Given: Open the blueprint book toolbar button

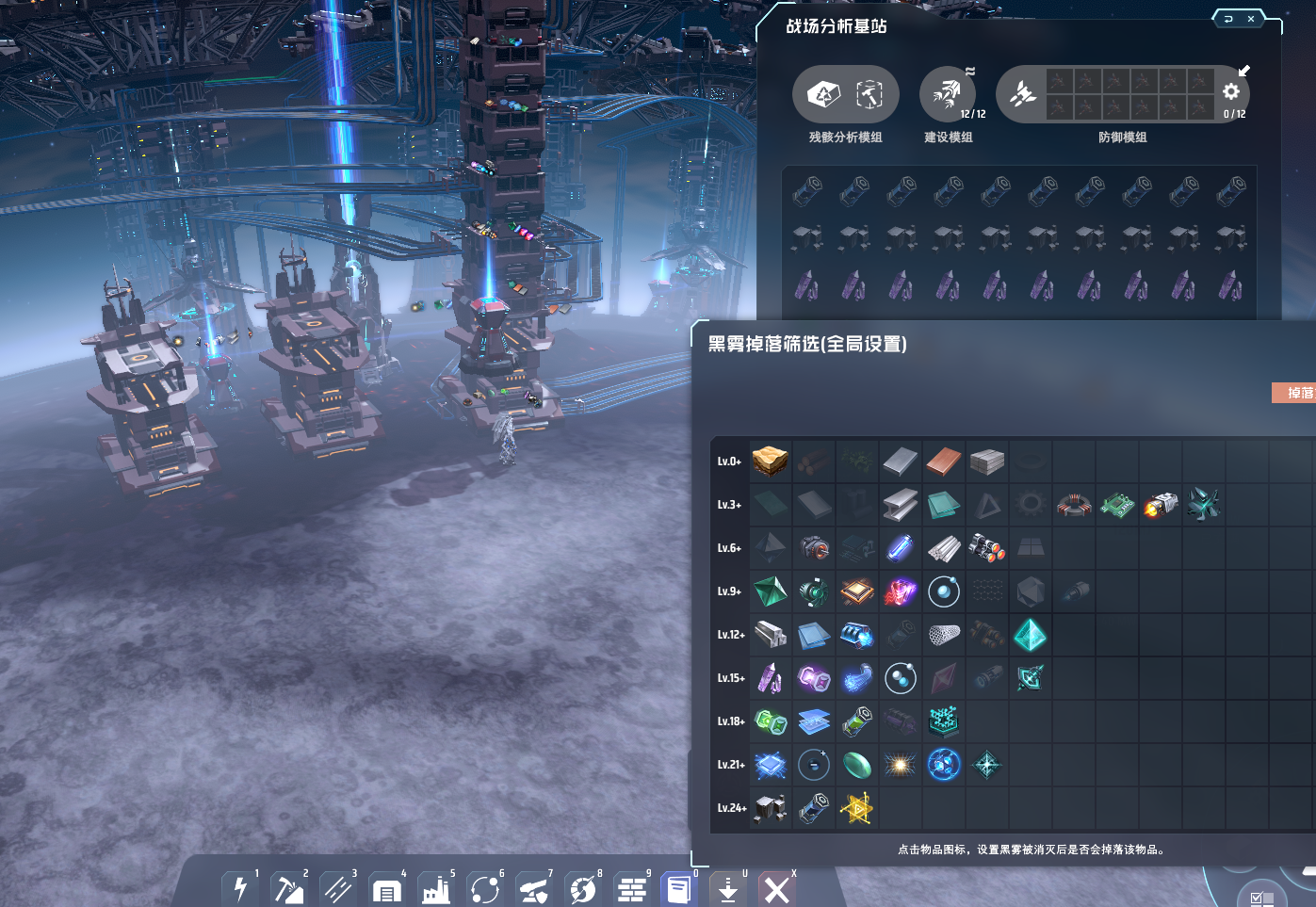Looking at the screenshot, I should coord(678,888).
